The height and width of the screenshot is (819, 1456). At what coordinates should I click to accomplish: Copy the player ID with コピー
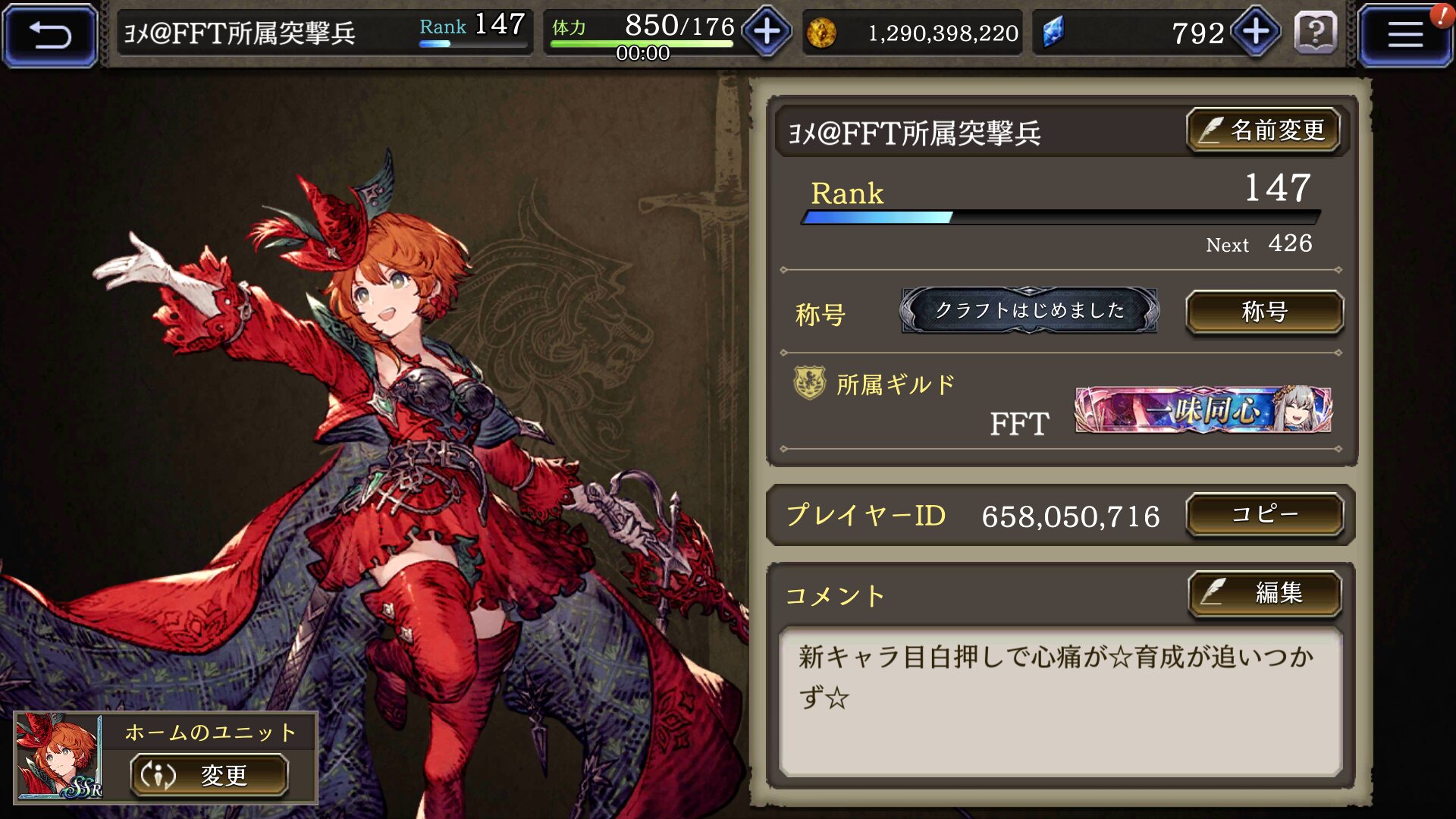pyautogui.click(x=1264, y=515)
